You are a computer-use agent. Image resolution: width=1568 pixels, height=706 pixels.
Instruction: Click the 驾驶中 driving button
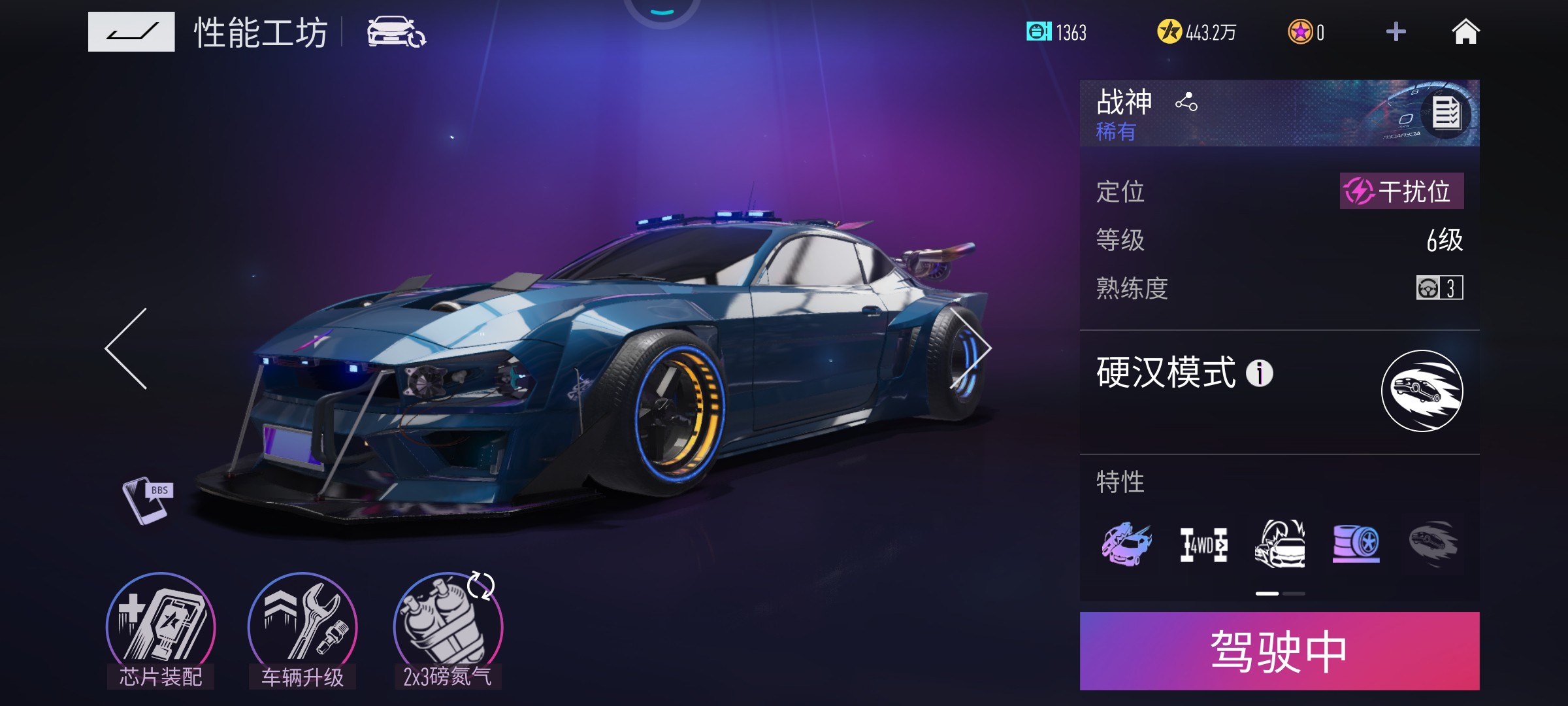point(1279,651)
